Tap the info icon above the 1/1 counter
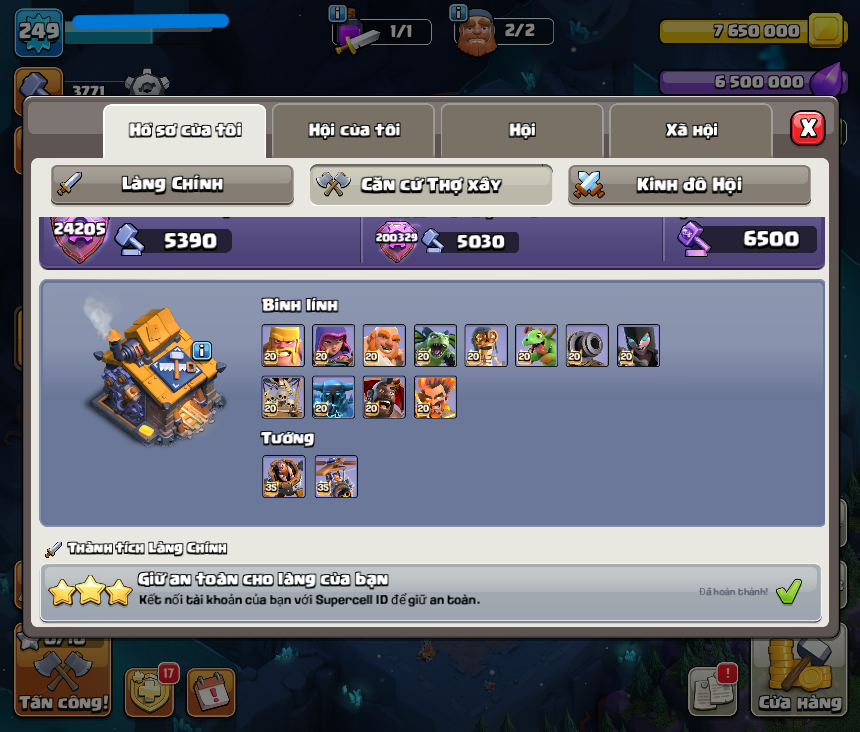This screenshot has height=732, width=860. point(338,13)
